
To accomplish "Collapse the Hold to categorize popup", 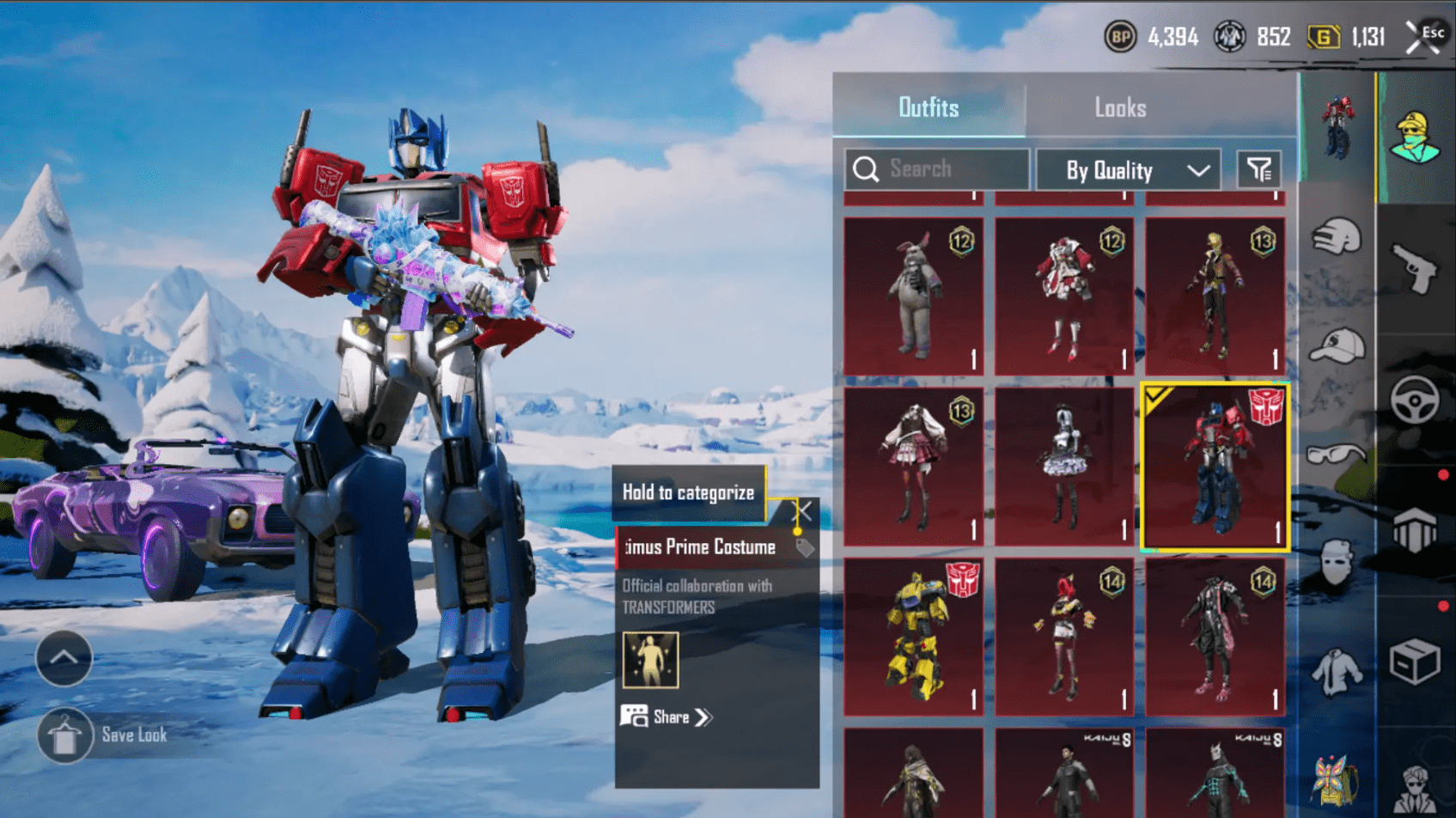I will click(802, 510).
